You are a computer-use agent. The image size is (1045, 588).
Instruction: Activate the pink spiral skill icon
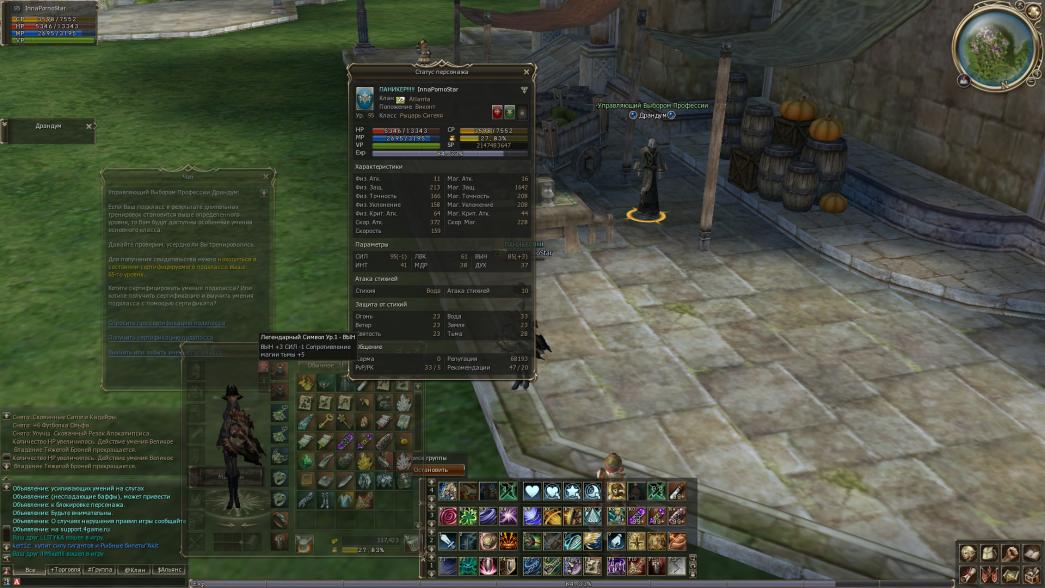tap(447, 516)
